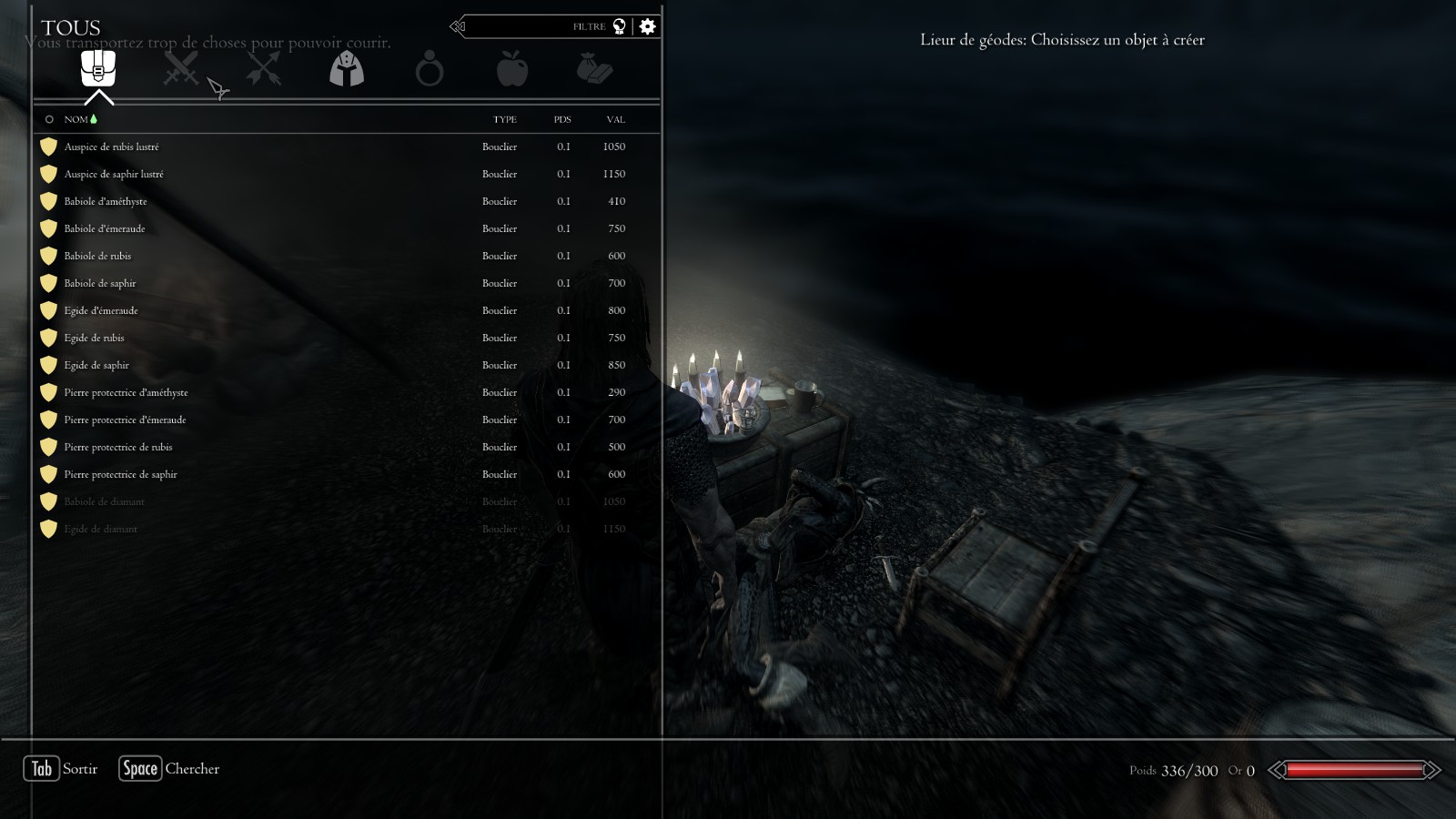The image size is (1456, 819).
Task: Sort items by the VAL column
Action: pos(615,119)
